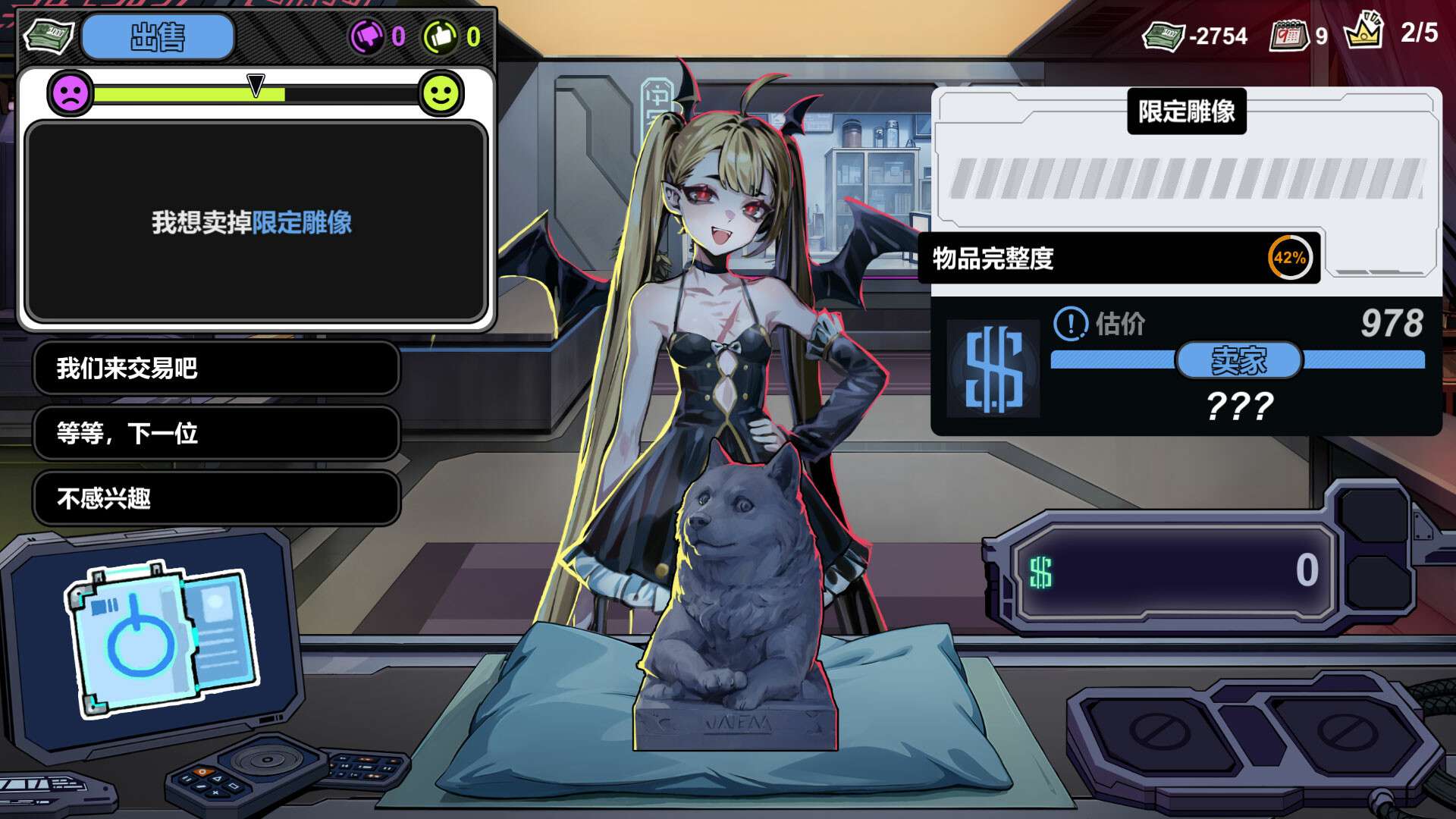1456x819 pixels.
Task: Click the marker on the mood slider bar
Action: point(255,83)
